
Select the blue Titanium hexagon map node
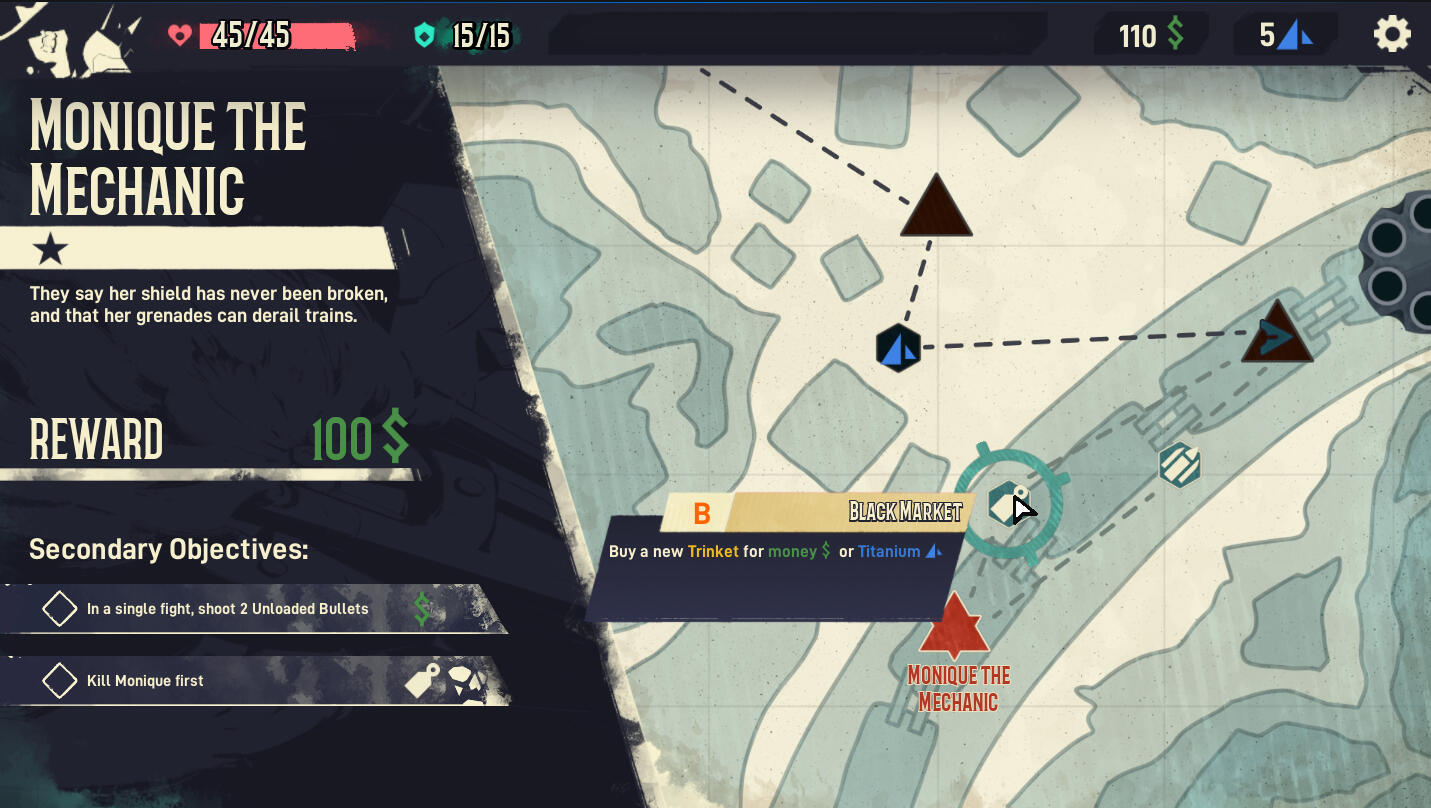(898, 348)
